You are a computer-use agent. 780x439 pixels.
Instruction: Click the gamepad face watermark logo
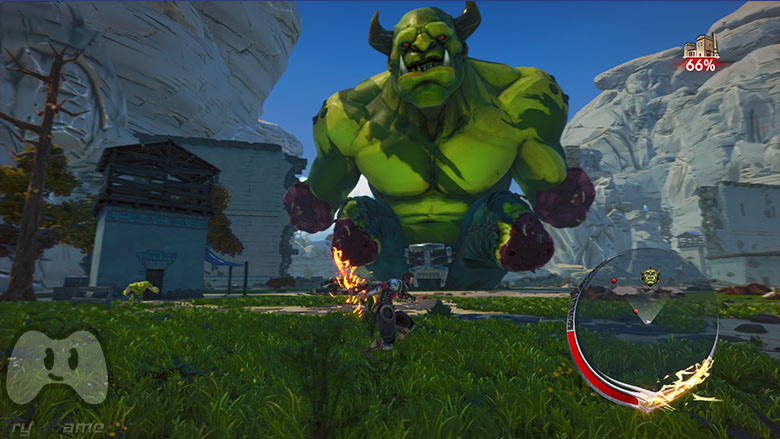[57, 366]
